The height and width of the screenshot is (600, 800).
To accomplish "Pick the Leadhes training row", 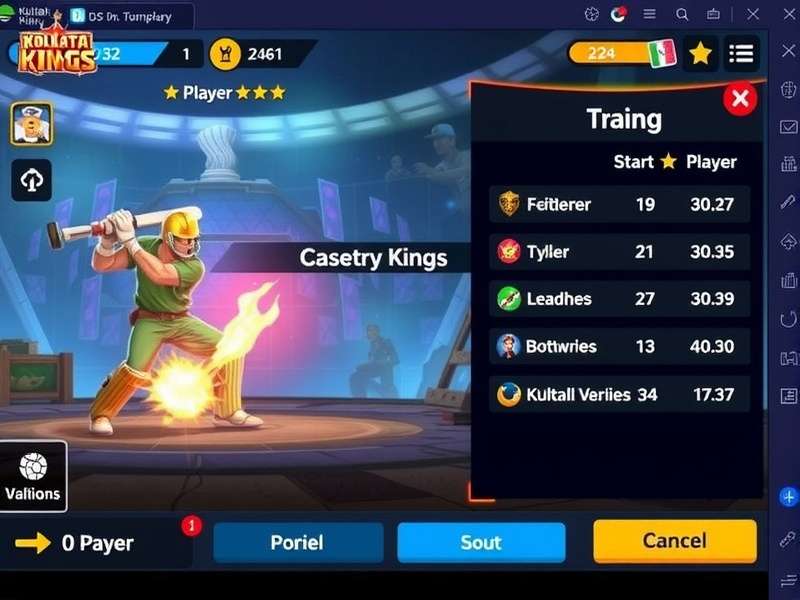I will [619, 298].
